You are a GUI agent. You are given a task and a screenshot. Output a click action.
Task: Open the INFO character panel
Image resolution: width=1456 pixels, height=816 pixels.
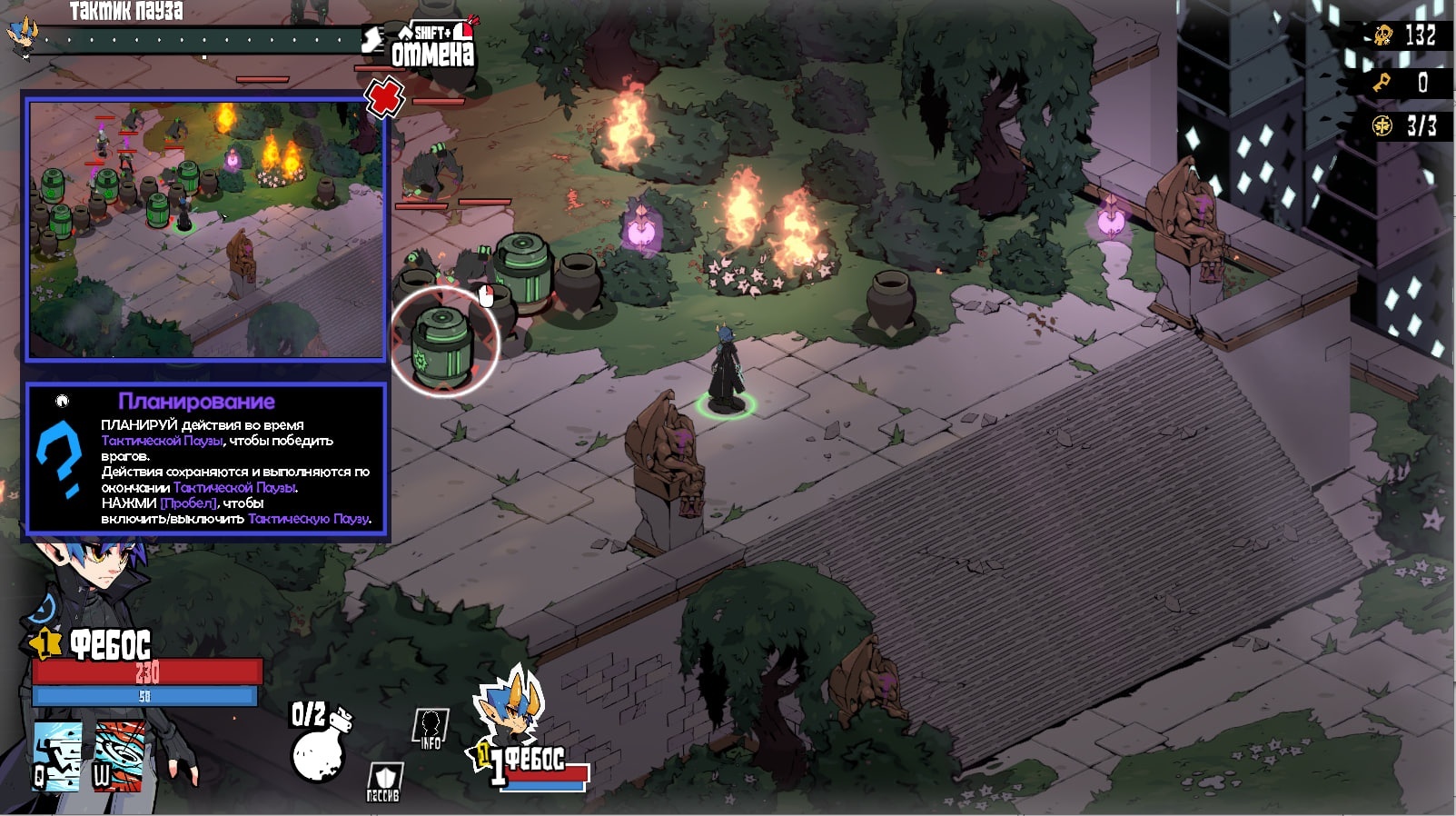coord(431,729)
